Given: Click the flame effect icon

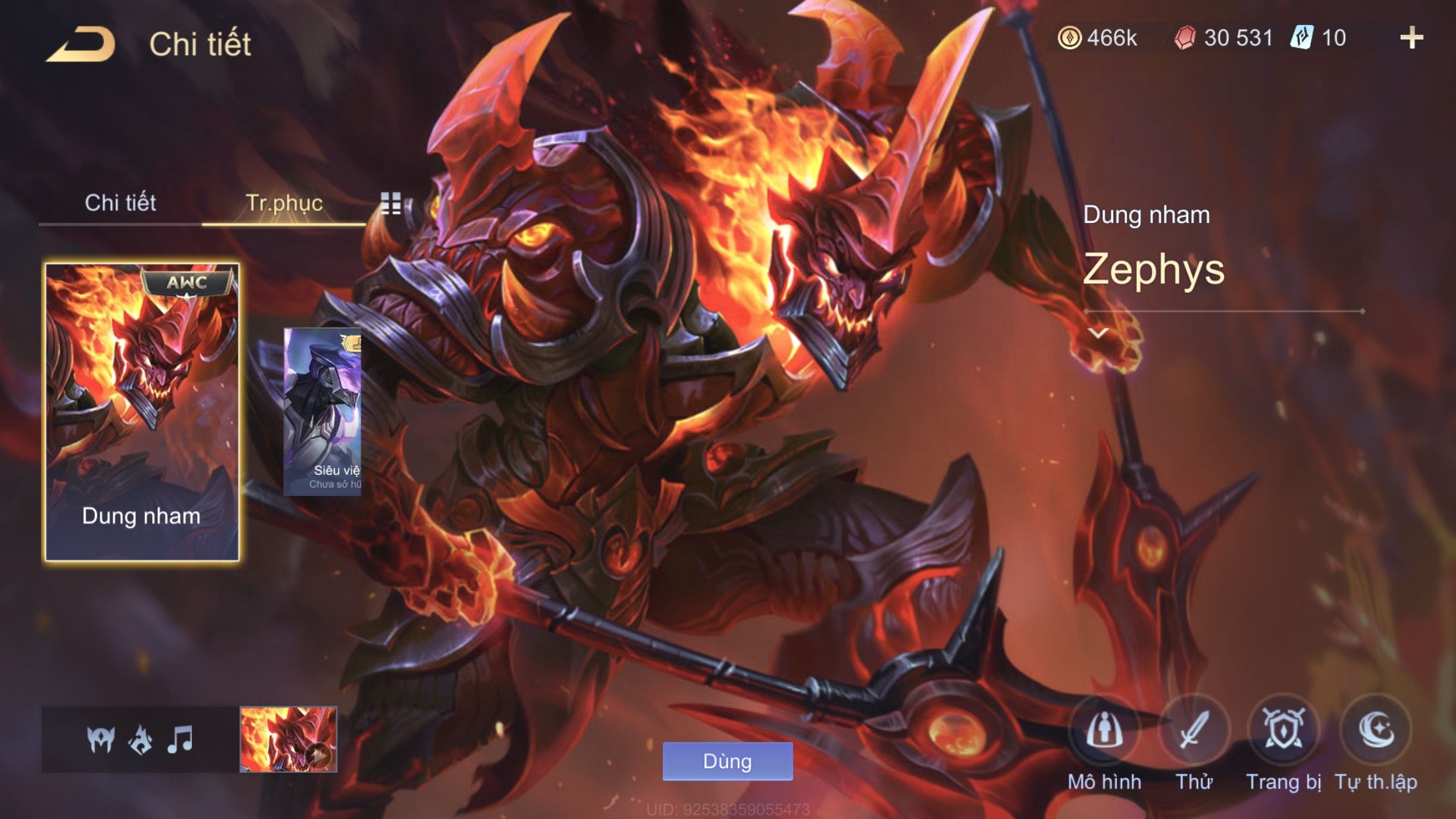Looking at the screenshot, I should (140, 739).
